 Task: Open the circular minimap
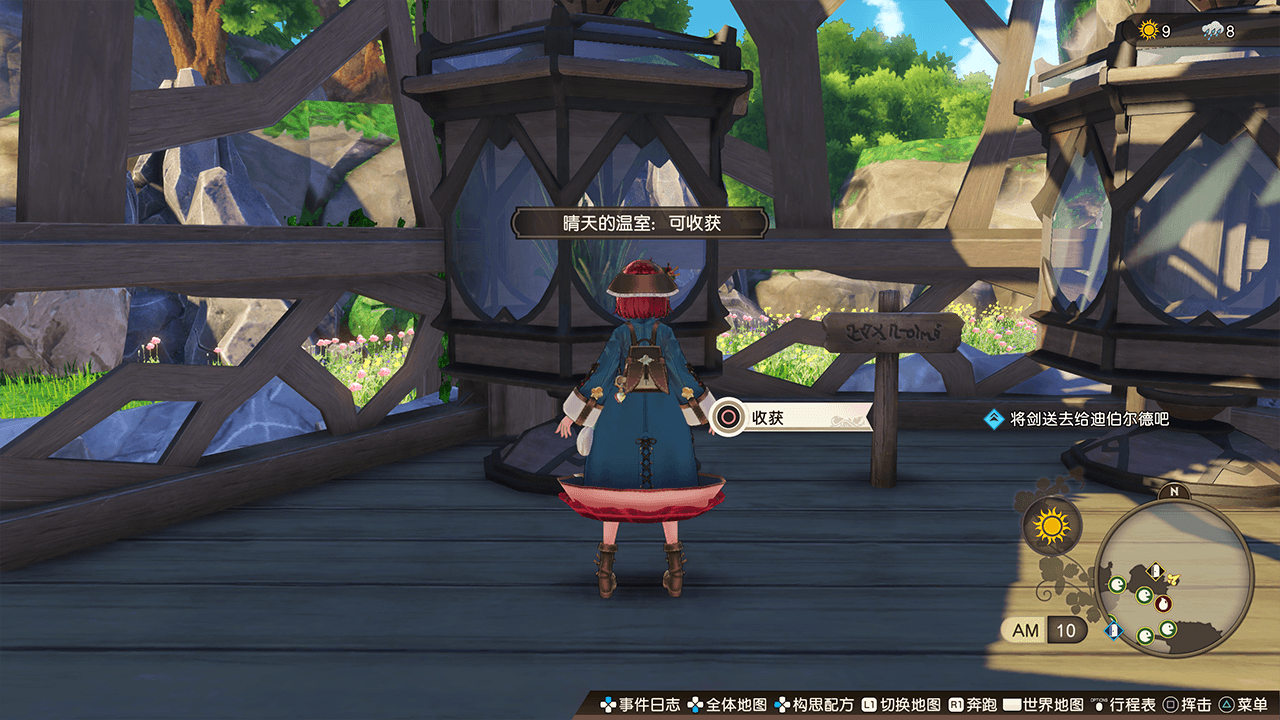click(x=1174, y=577)
